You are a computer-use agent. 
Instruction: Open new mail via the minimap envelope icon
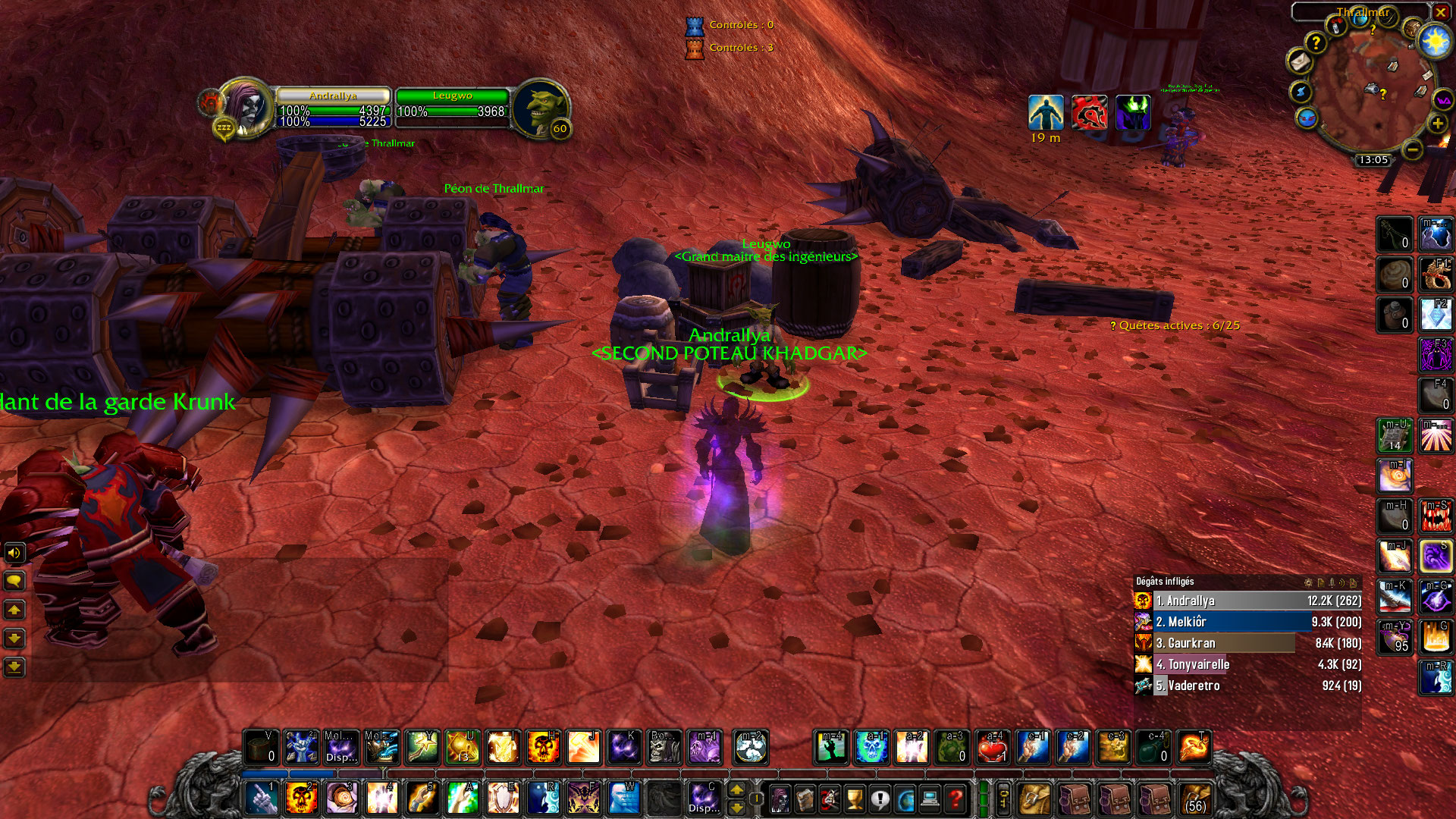coord(1299,62)
